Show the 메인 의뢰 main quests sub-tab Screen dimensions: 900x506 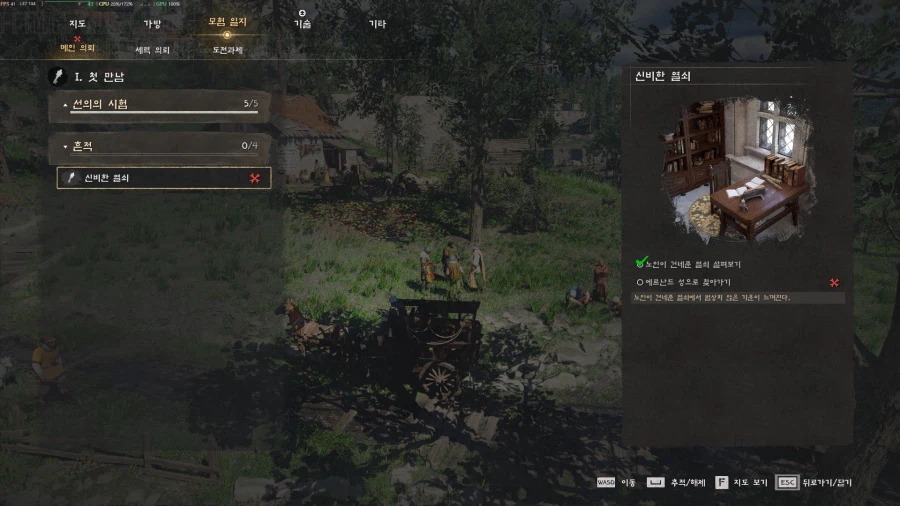(x=78, y=48)
